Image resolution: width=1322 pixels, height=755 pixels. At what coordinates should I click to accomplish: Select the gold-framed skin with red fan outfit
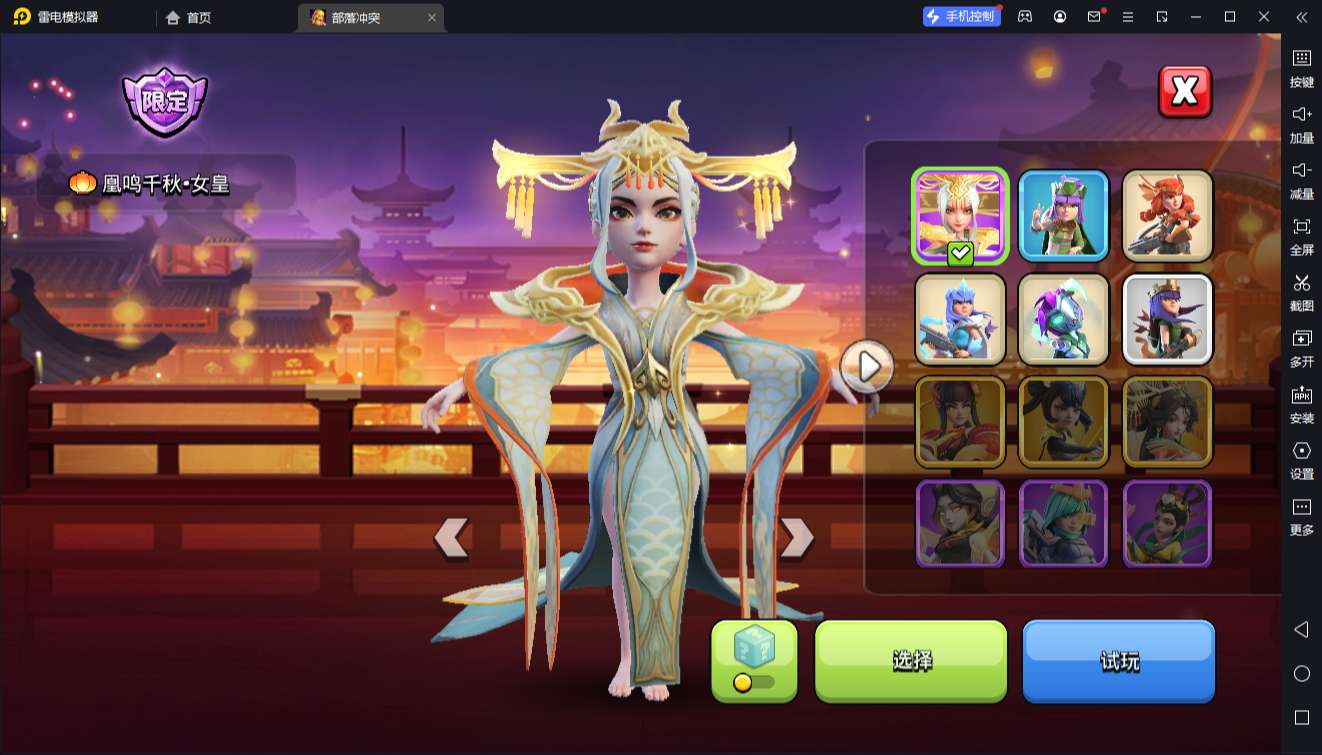[x=960, y=422]
